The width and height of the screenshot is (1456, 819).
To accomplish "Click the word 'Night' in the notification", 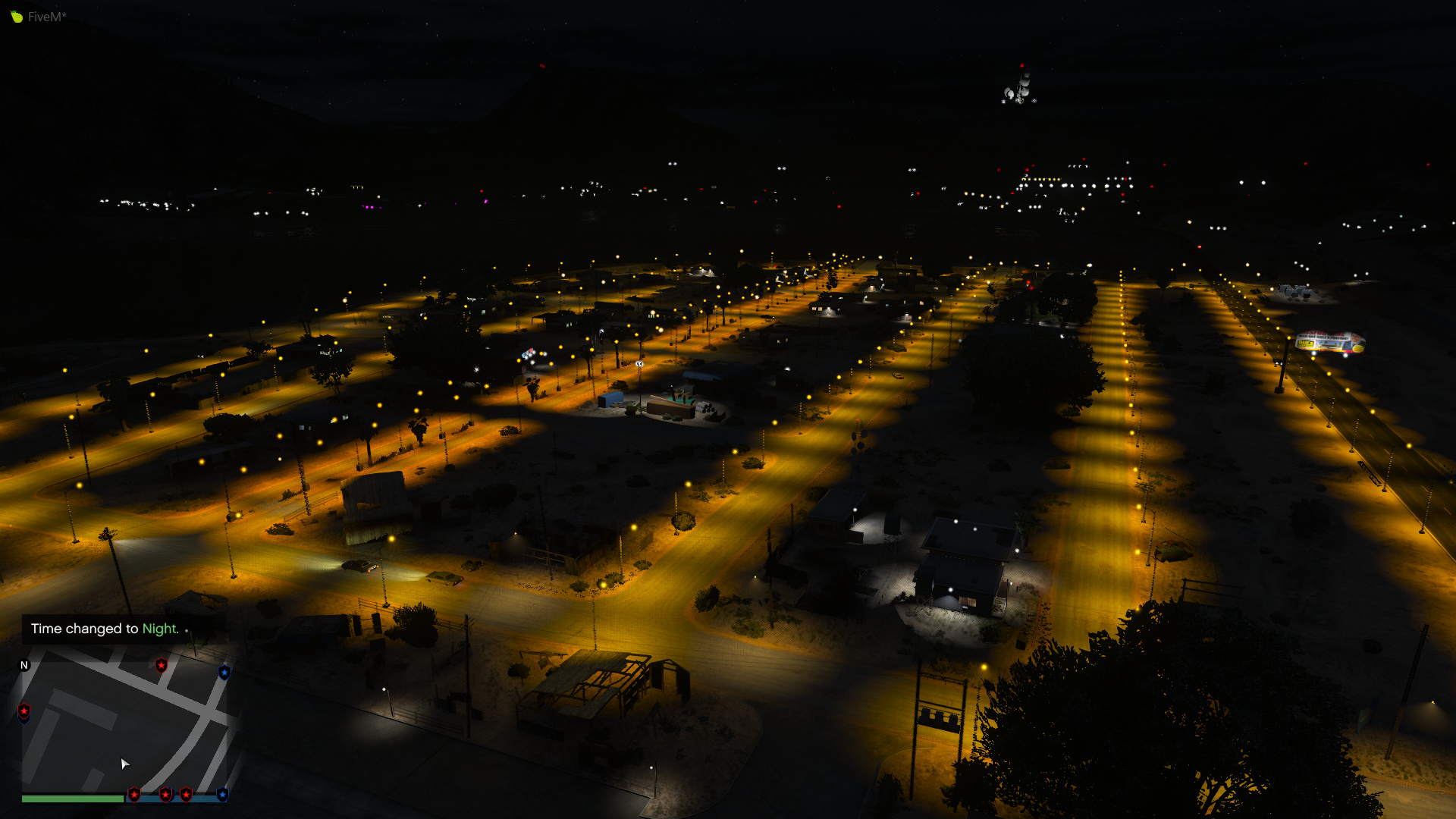I will 161,629.
